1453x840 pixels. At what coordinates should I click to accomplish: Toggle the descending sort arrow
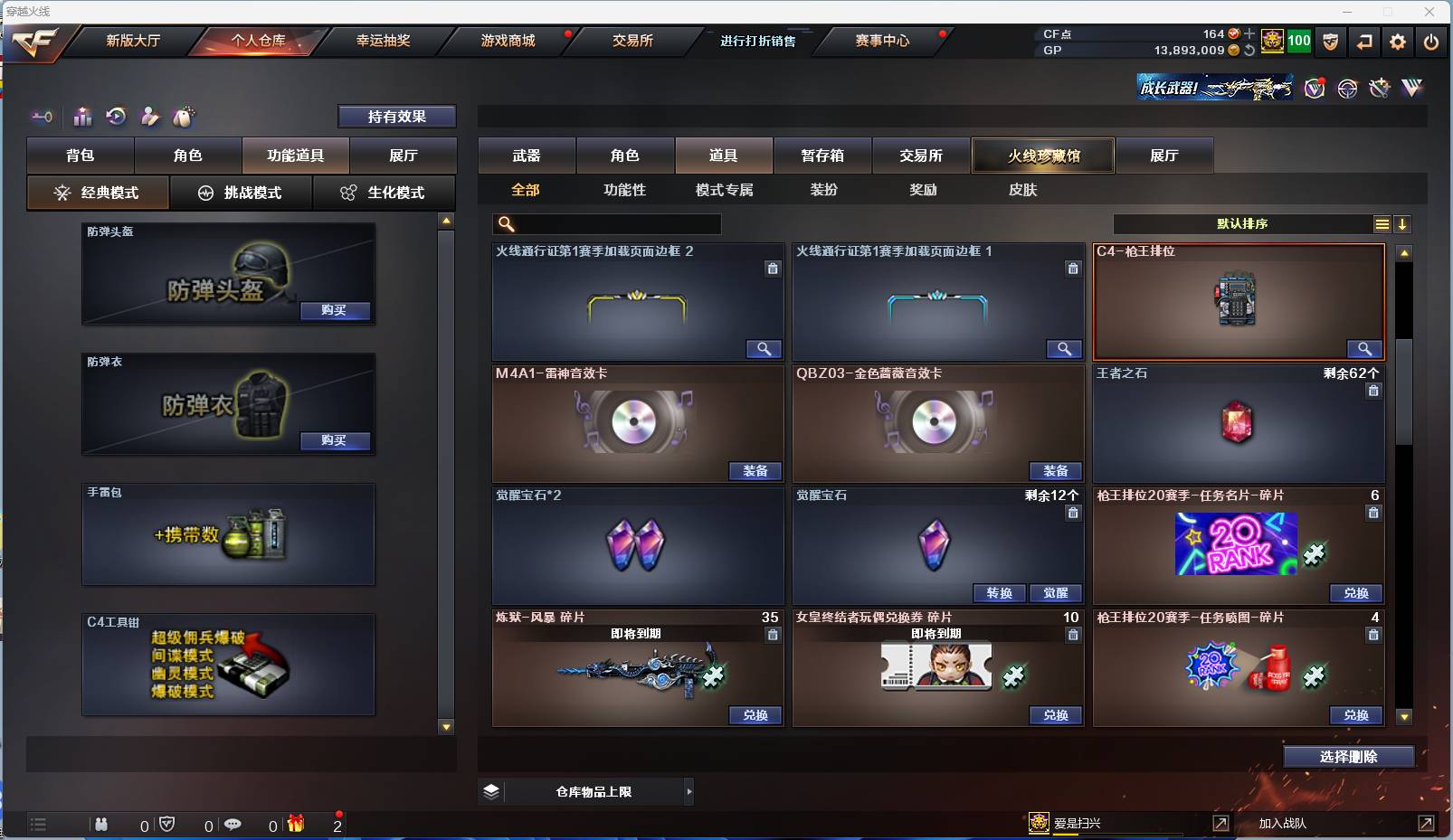click(1402, 224)
